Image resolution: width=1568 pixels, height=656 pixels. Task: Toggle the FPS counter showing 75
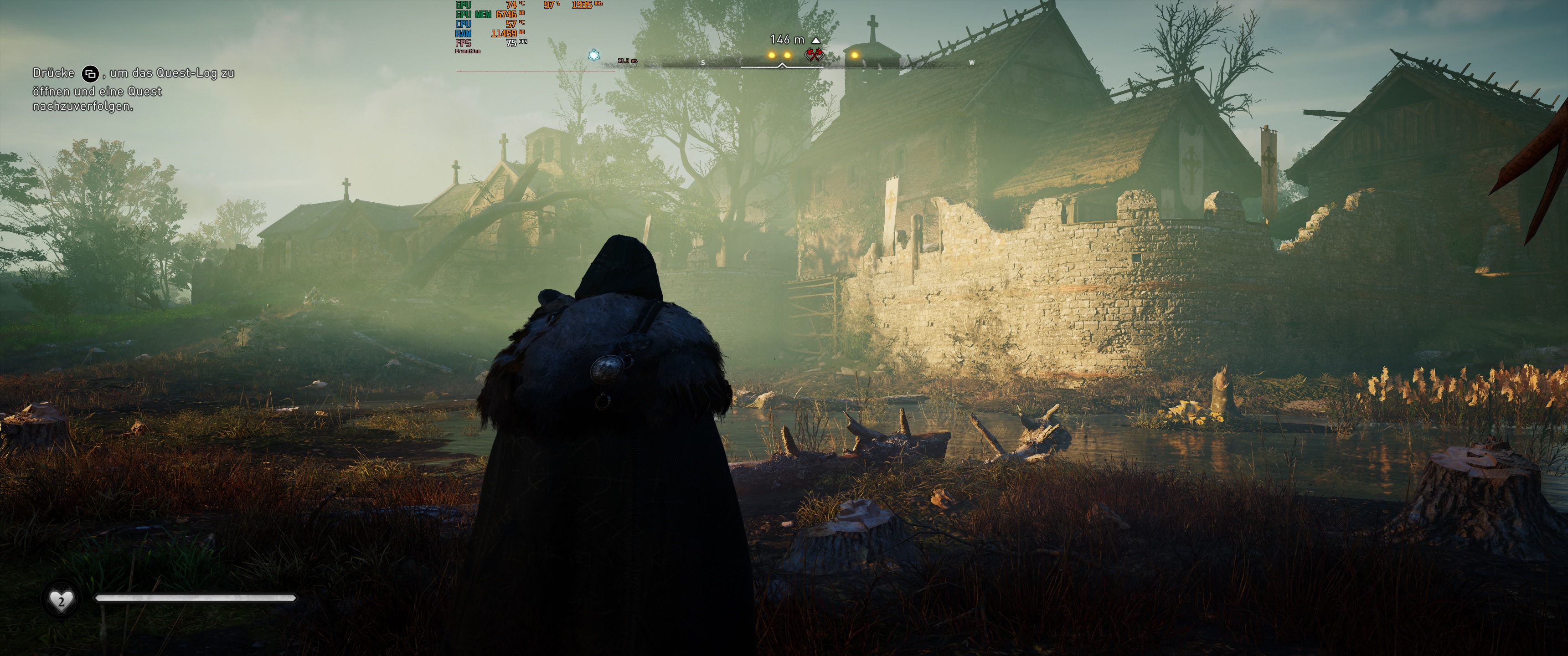point(511,43)
